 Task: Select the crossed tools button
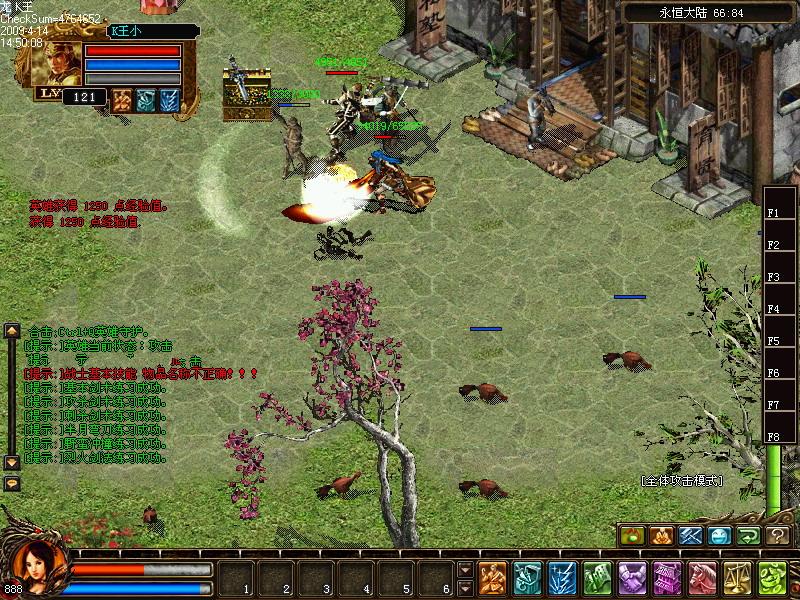[691, 535]
